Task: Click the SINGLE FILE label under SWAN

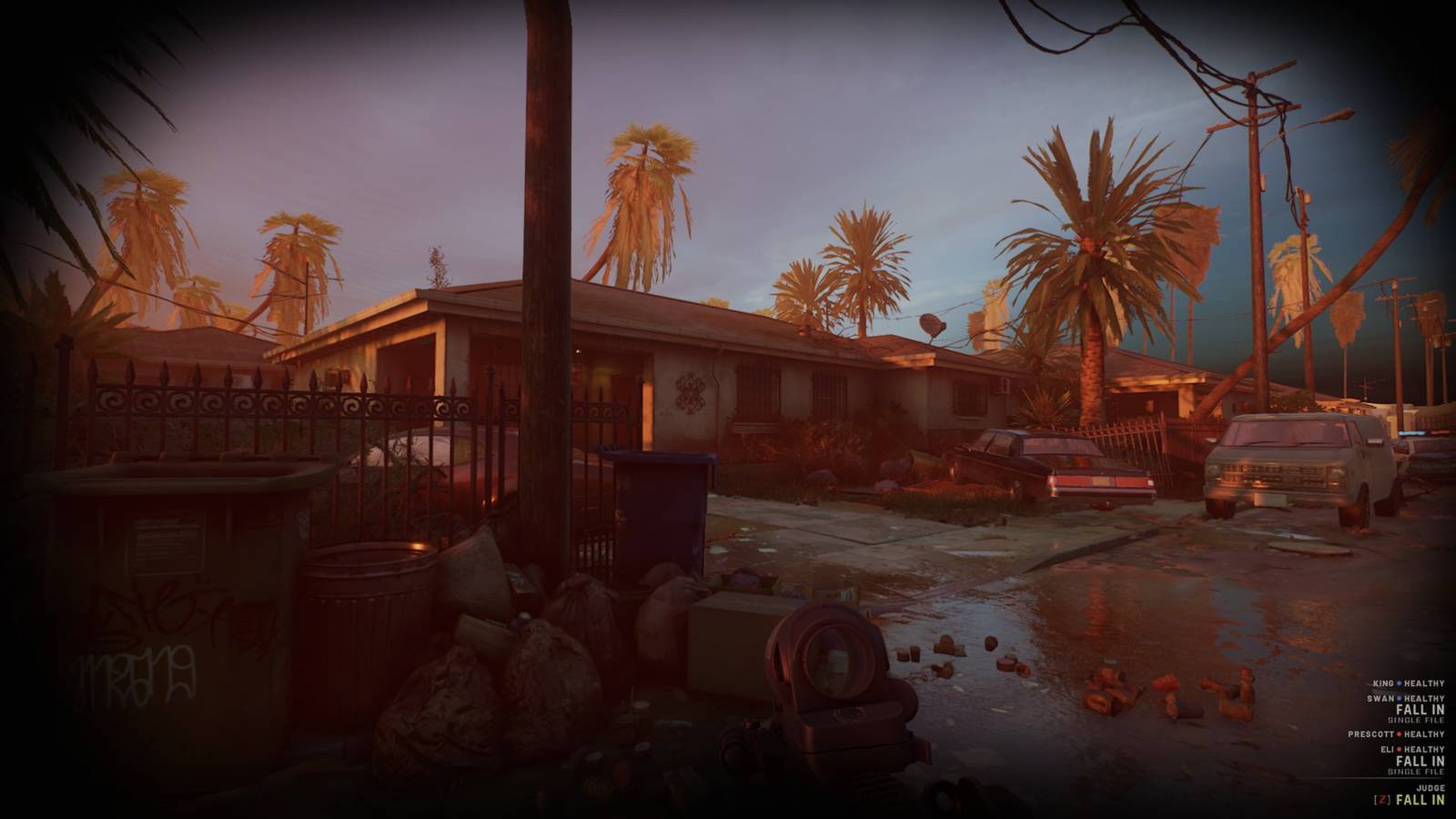Action: (1416, 719)
